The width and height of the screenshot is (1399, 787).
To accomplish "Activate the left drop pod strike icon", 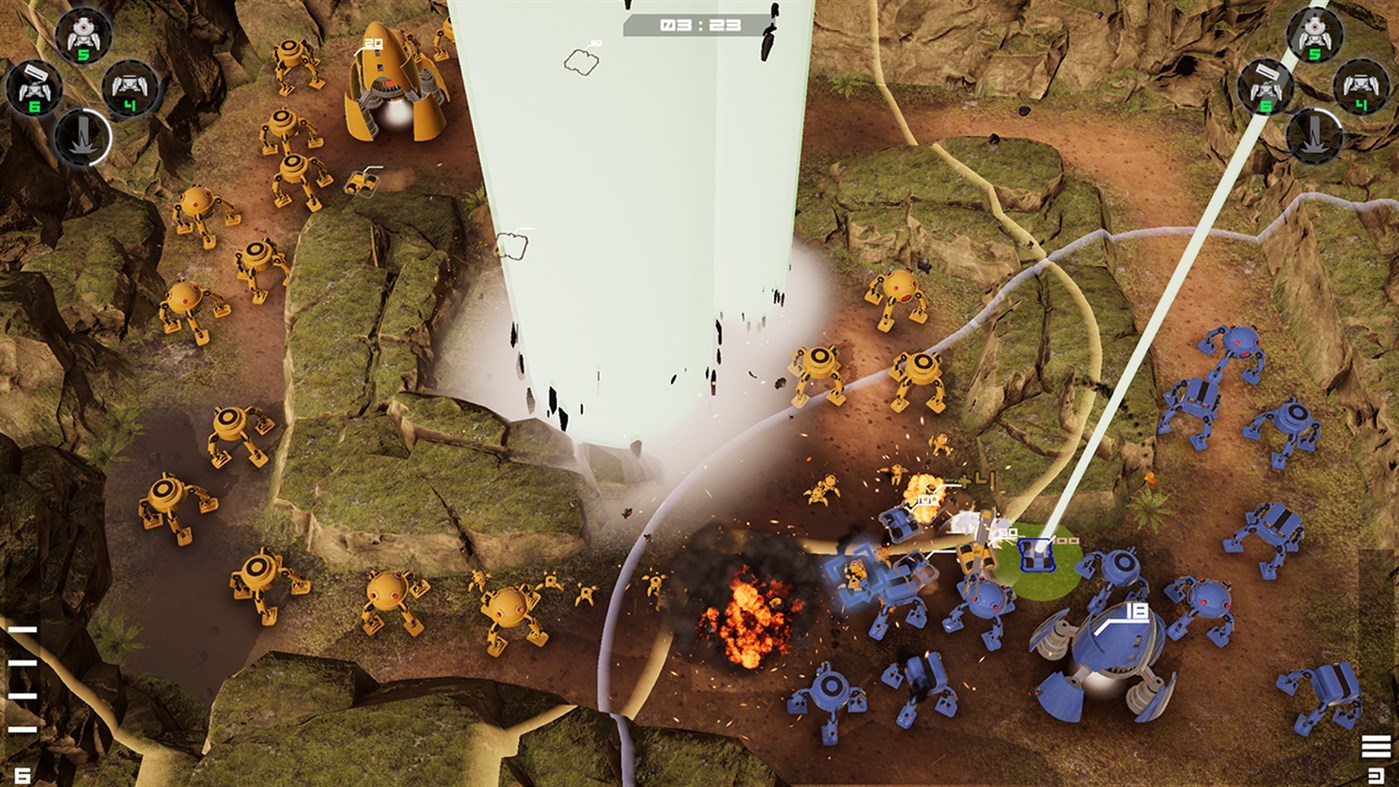I will pyautogui.click(x=84, y=136).
